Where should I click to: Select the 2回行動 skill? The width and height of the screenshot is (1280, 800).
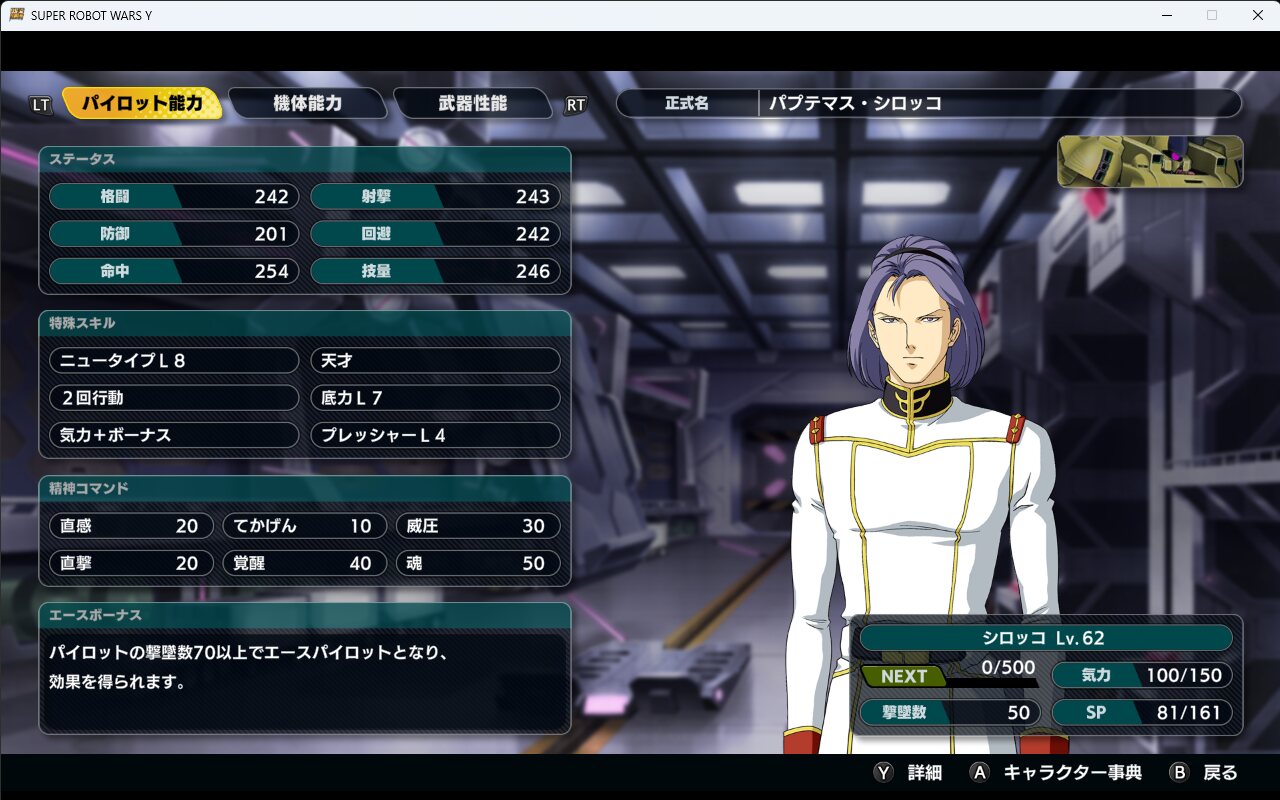click(174, 398)
